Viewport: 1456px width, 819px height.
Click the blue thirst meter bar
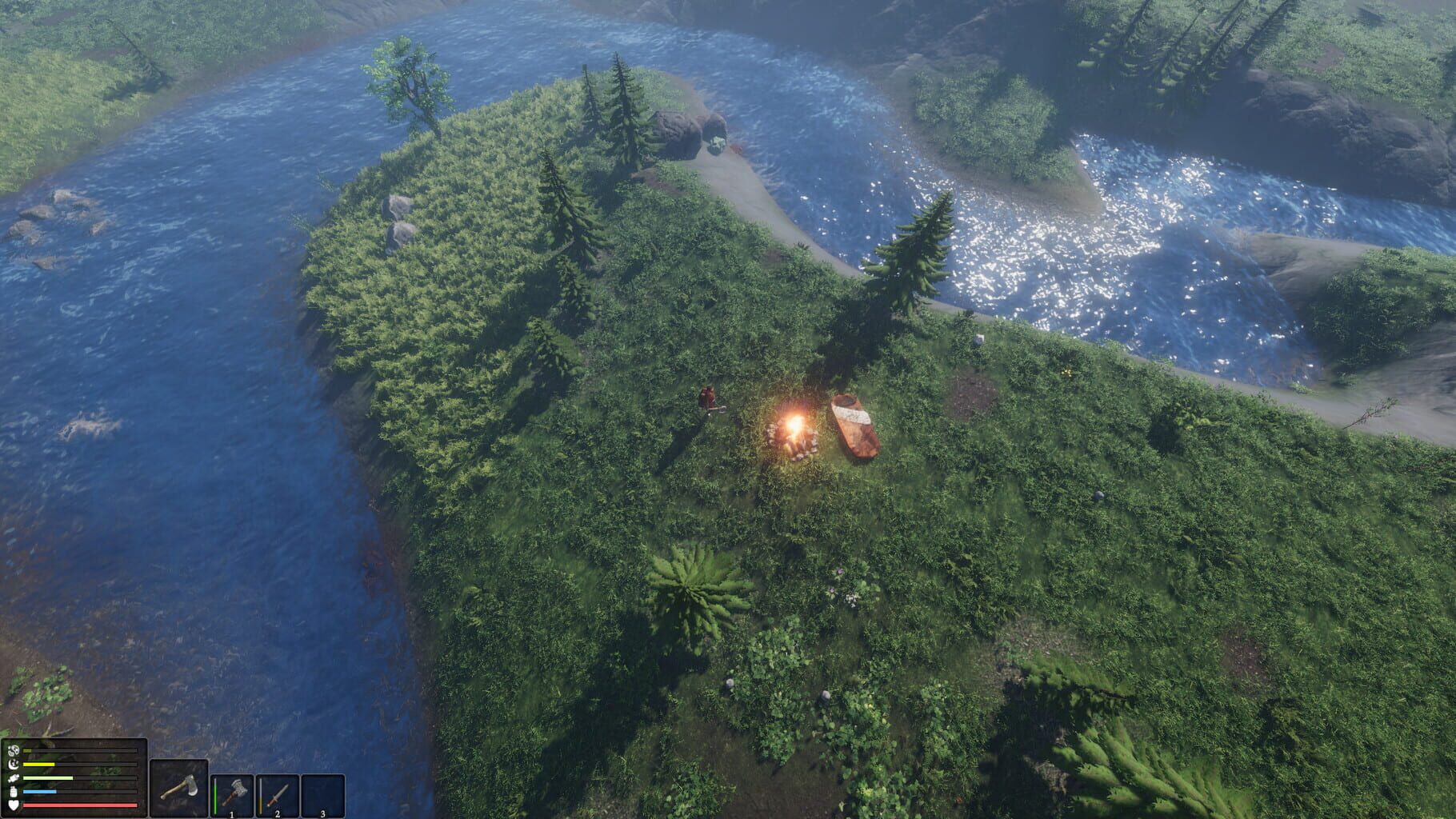click(39, 791)
